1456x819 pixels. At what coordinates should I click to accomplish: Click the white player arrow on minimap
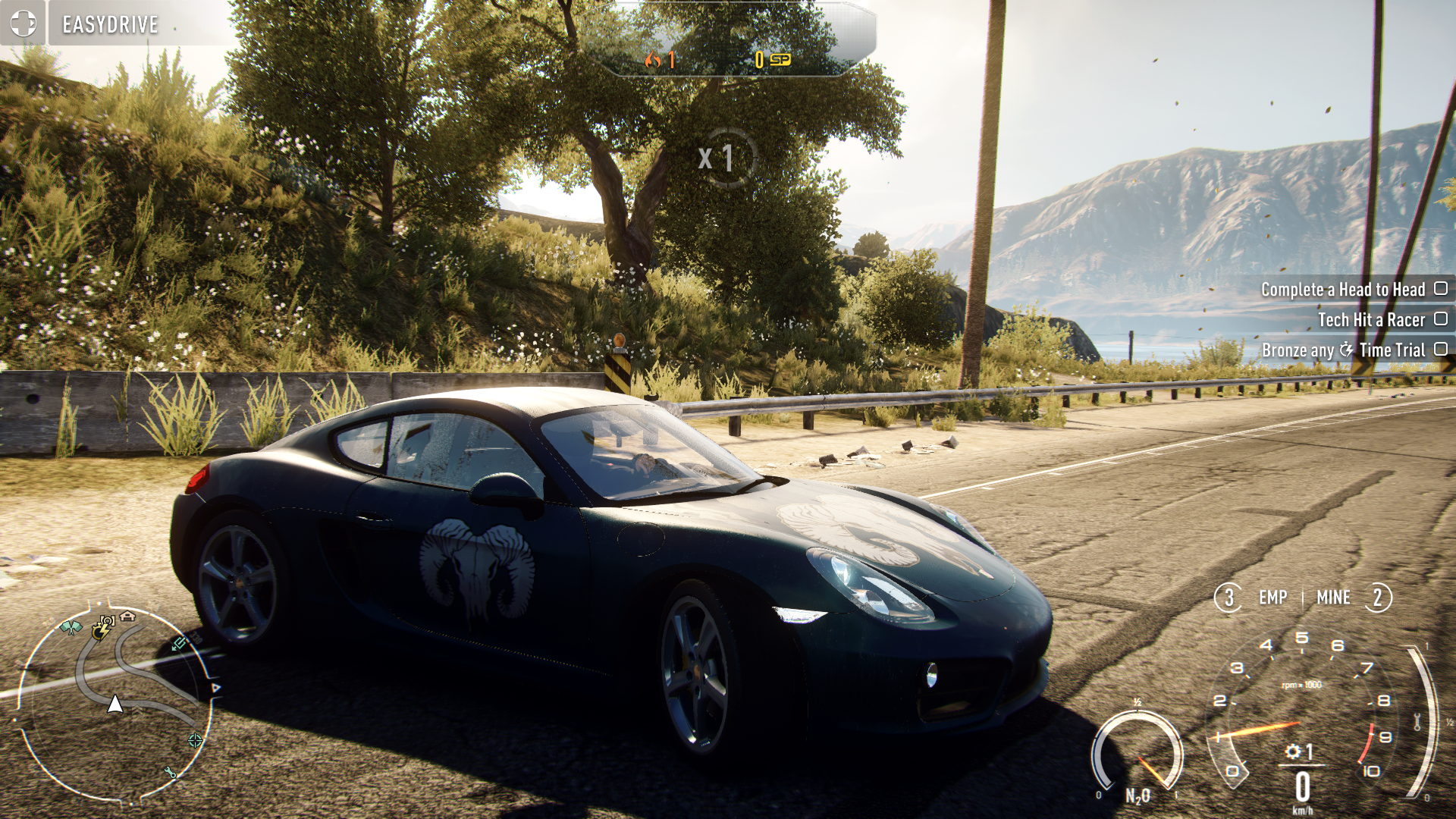[115, 704]
